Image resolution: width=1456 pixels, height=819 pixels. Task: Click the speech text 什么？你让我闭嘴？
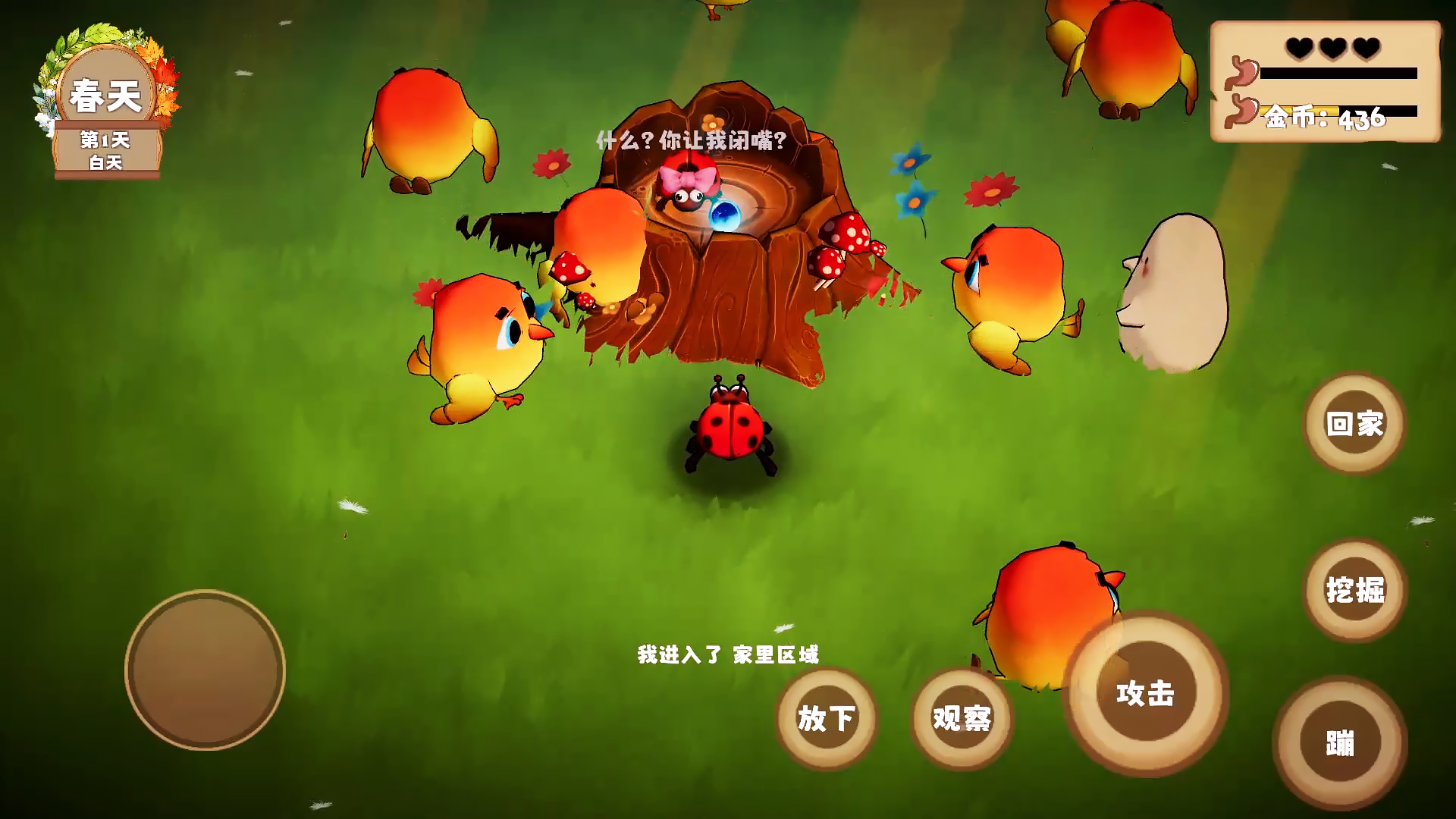pyautogui.click(x=691, y=141)
